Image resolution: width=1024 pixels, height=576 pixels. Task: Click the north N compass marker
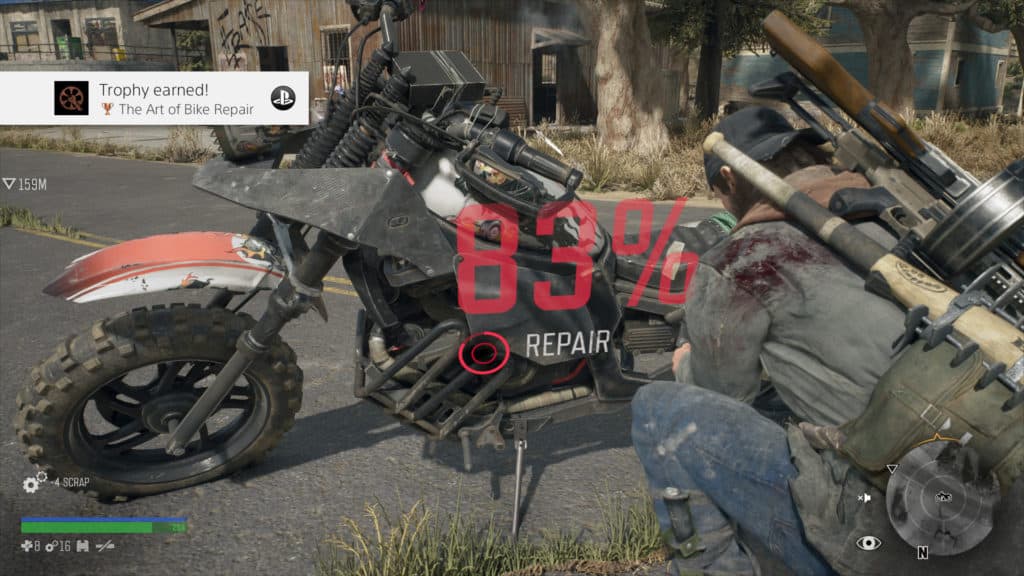tap(922, 551)
